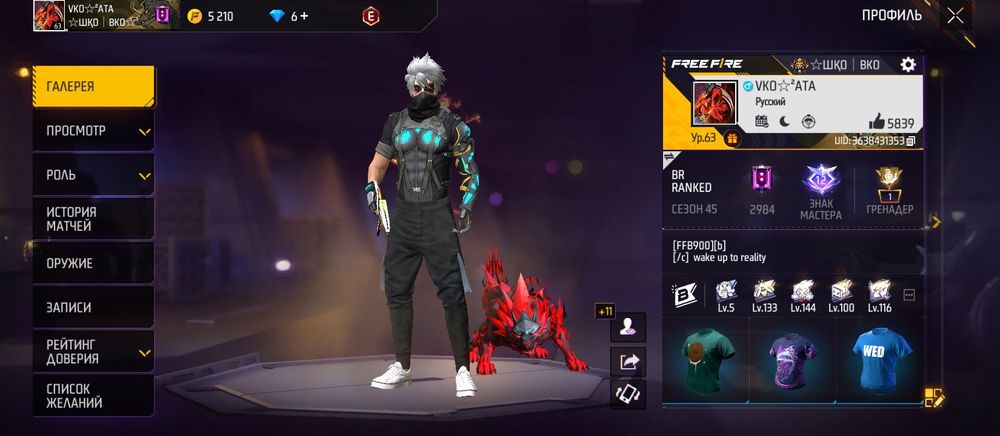Screen dimensions: 1000x436
Task: Toggle the phone rotation icon button
Action: tap(630, 394)
